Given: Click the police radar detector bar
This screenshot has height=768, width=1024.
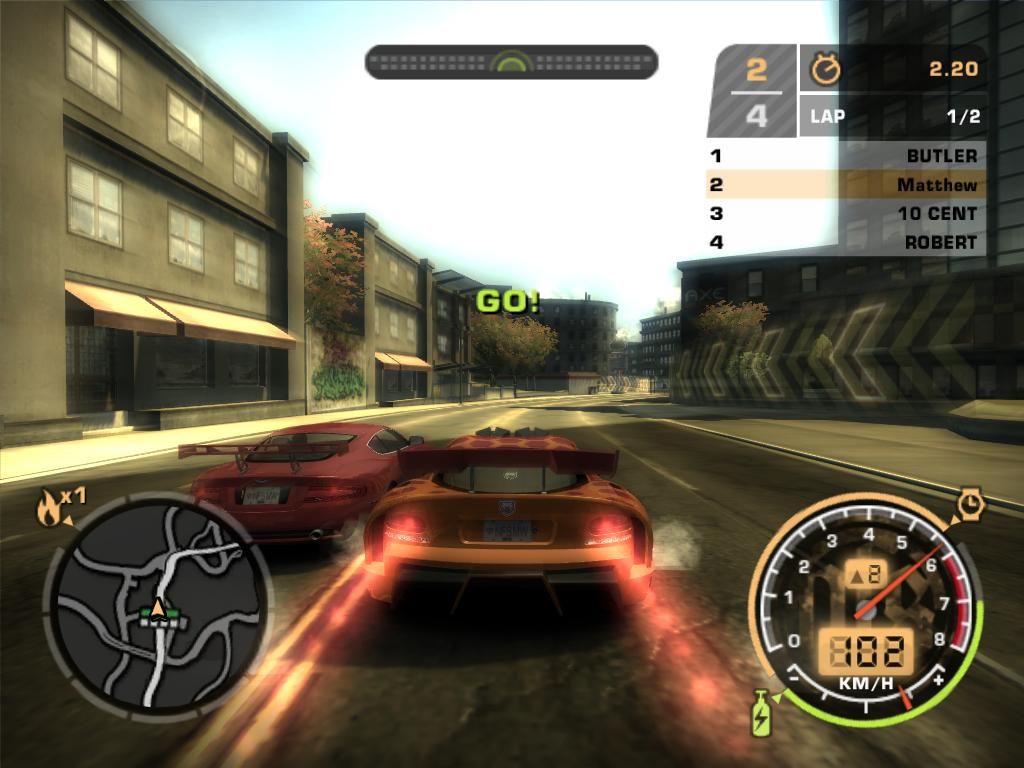Looking at the screenshot, I should pyautogui.click(x=511, y=62).
